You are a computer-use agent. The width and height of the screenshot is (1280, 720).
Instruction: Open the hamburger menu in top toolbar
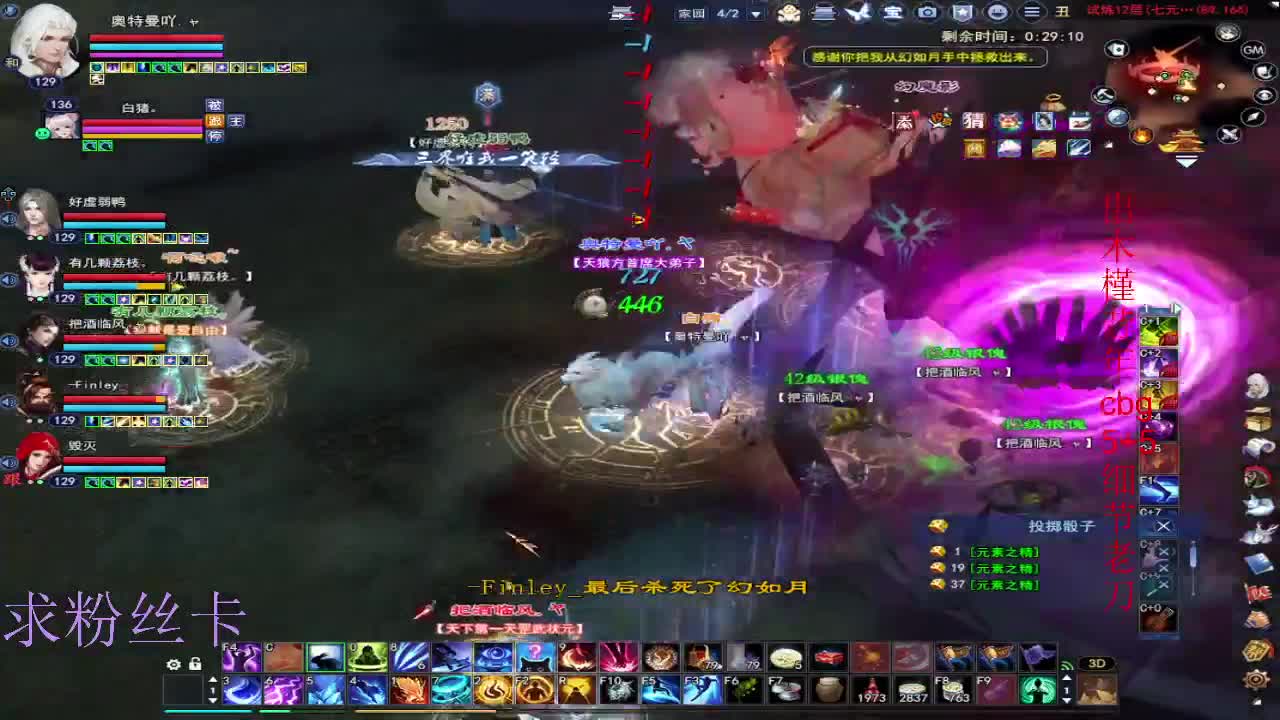1030,14
